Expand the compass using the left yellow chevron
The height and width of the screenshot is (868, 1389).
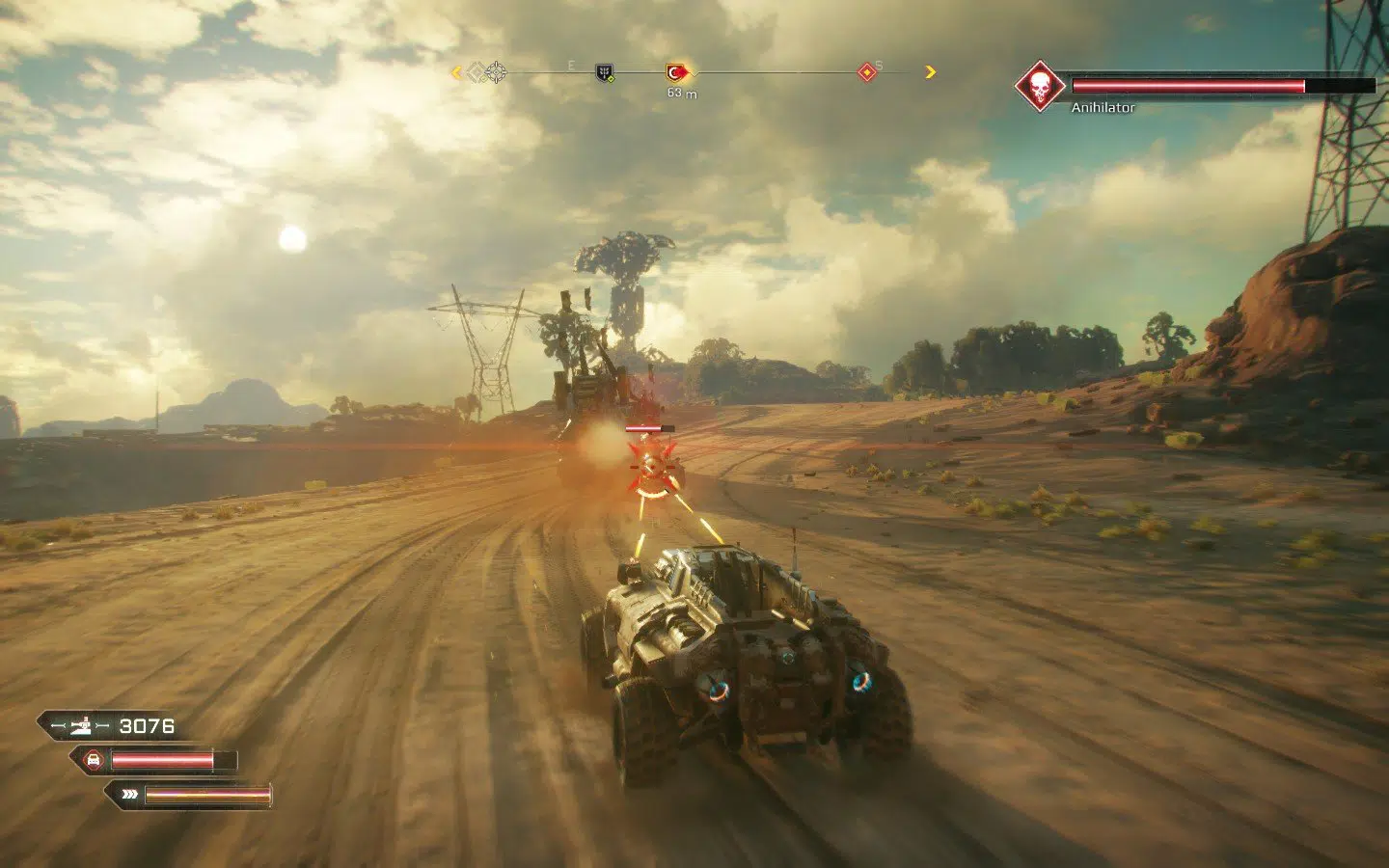click(455, 71)
